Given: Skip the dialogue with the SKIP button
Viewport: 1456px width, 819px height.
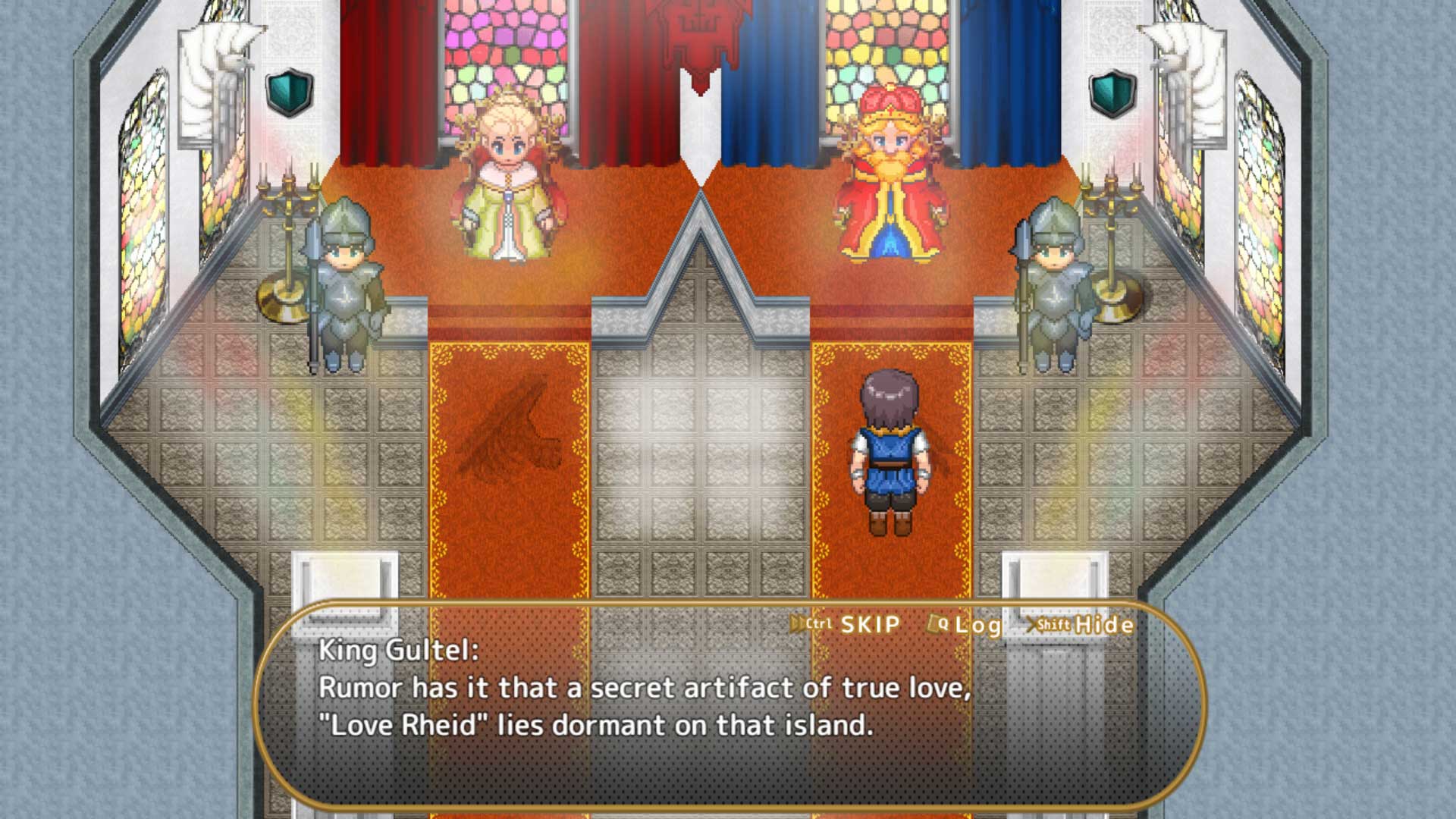Looking at the screenshot, I should click(x=846, y=624).
